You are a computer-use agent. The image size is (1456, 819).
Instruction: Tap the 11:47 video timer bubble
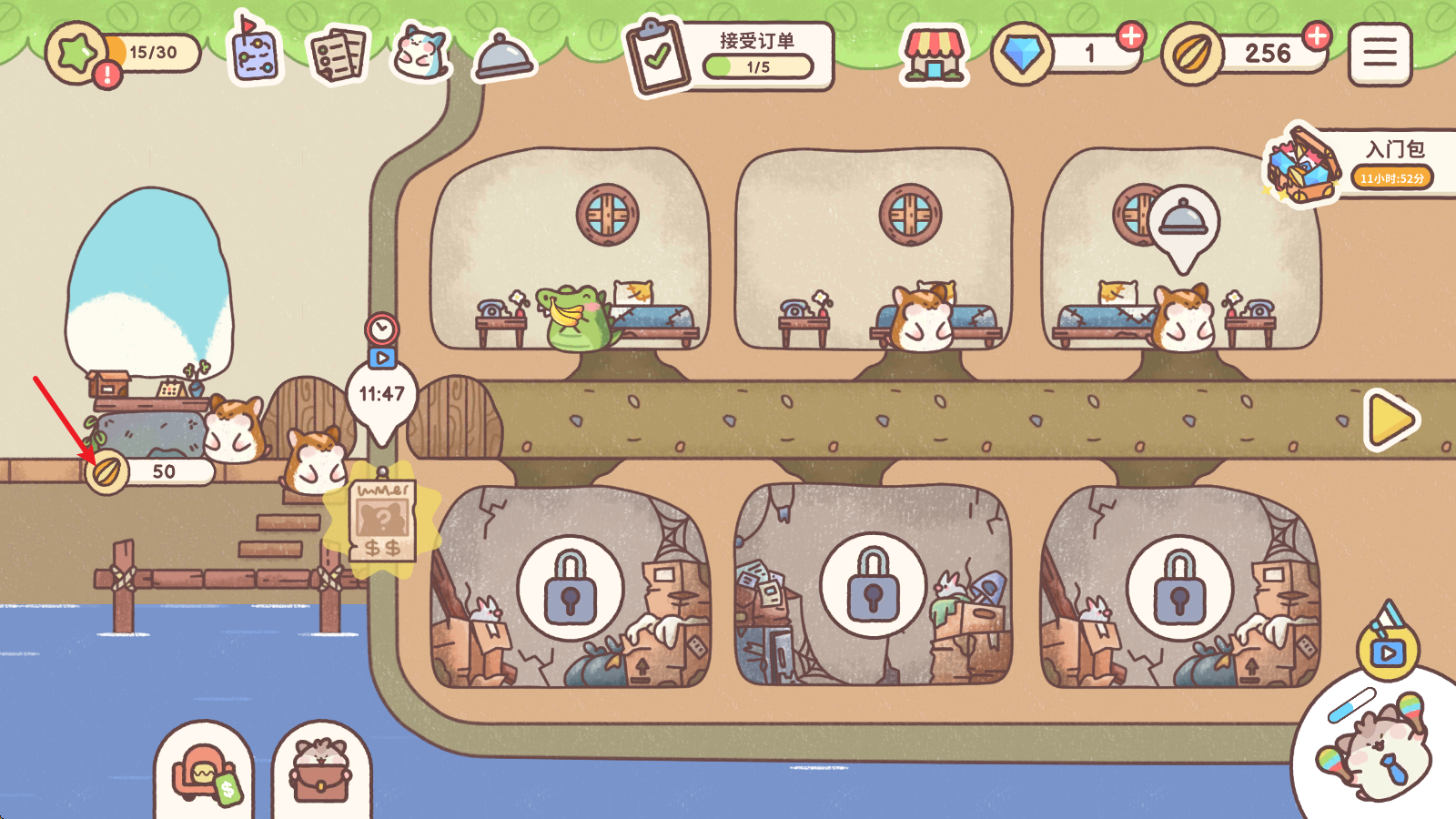coord(381,391)
